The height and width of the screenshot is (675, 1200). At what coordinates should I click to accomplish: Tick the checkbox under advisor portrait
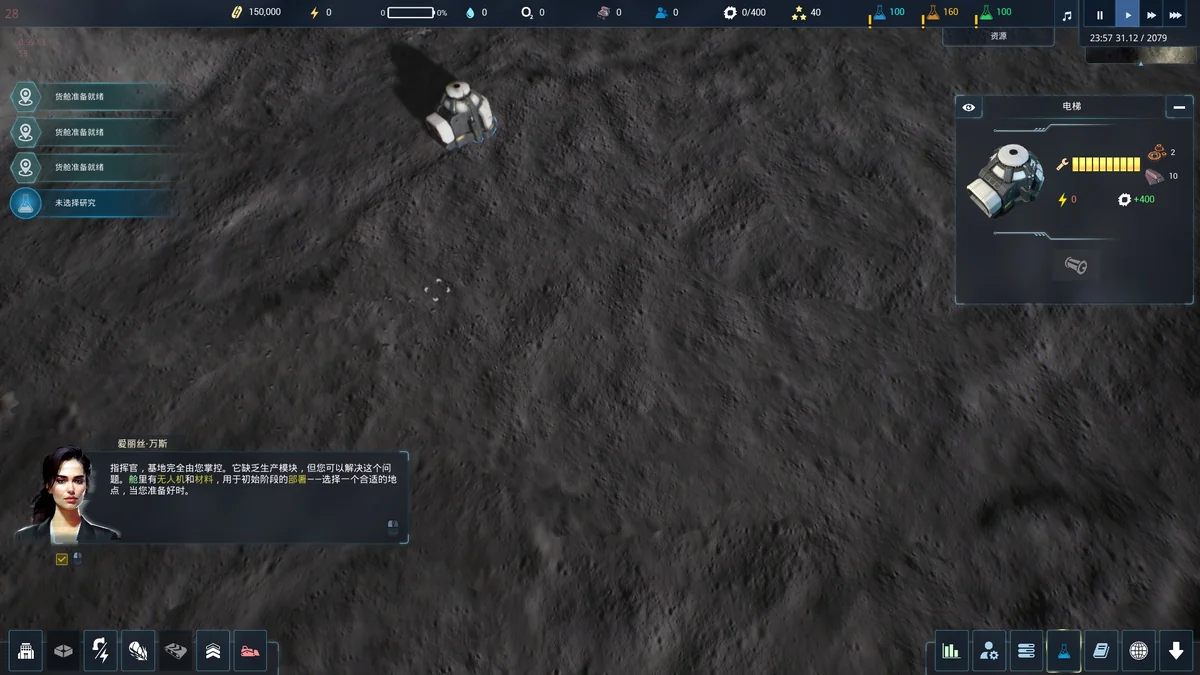point(62,559)
